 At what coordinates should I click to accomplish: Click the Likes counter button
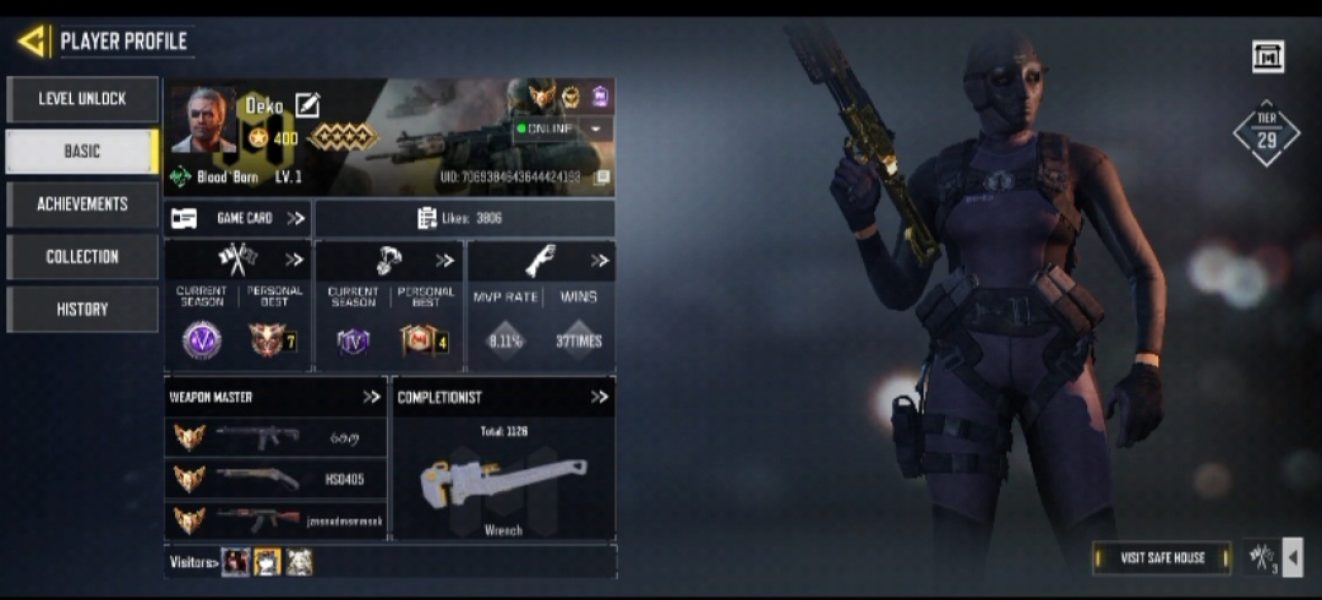pyautogui.click(x=464, y=218)
